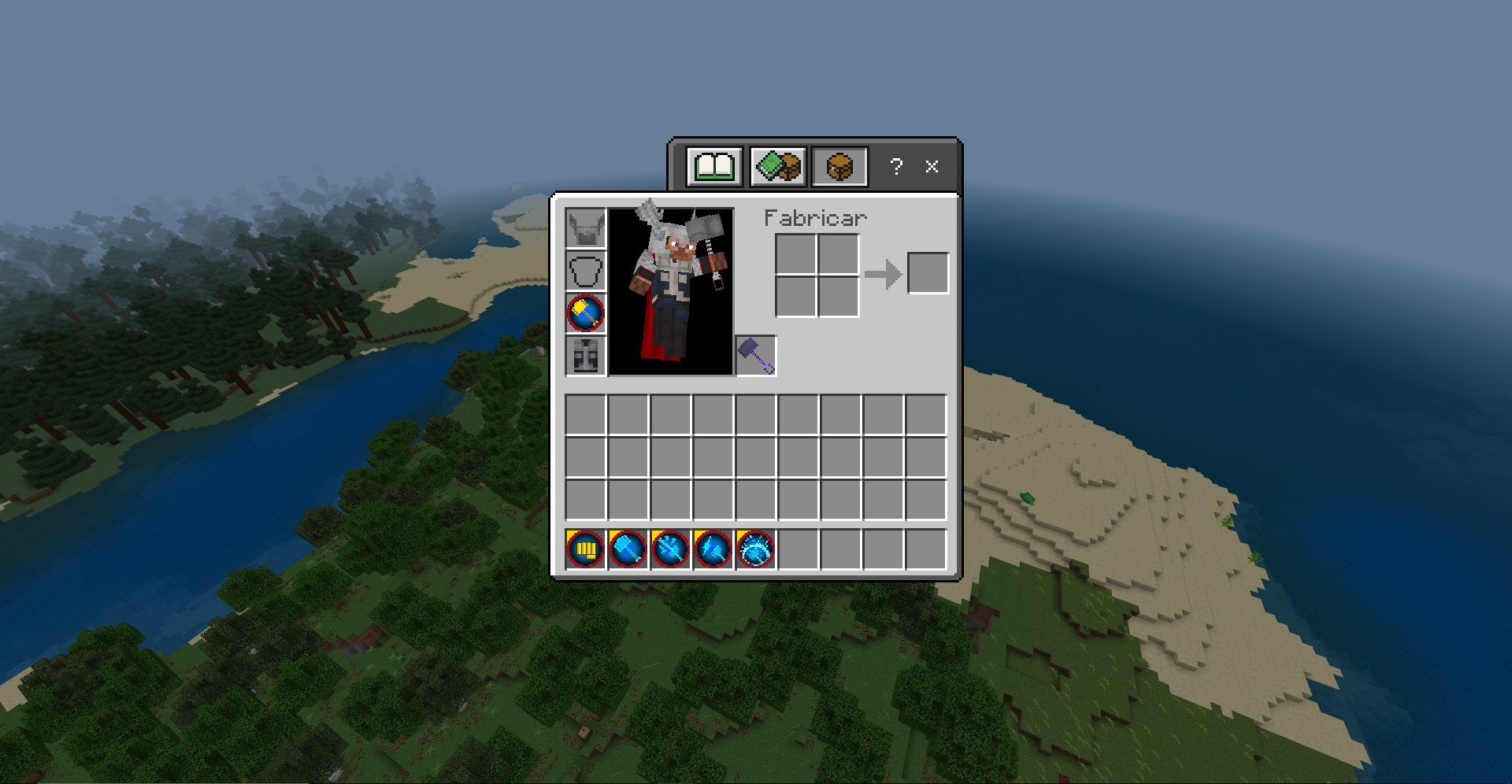Click the top-left crafting grid slot
Screen dimensions: 1512x784
[795, 252]
